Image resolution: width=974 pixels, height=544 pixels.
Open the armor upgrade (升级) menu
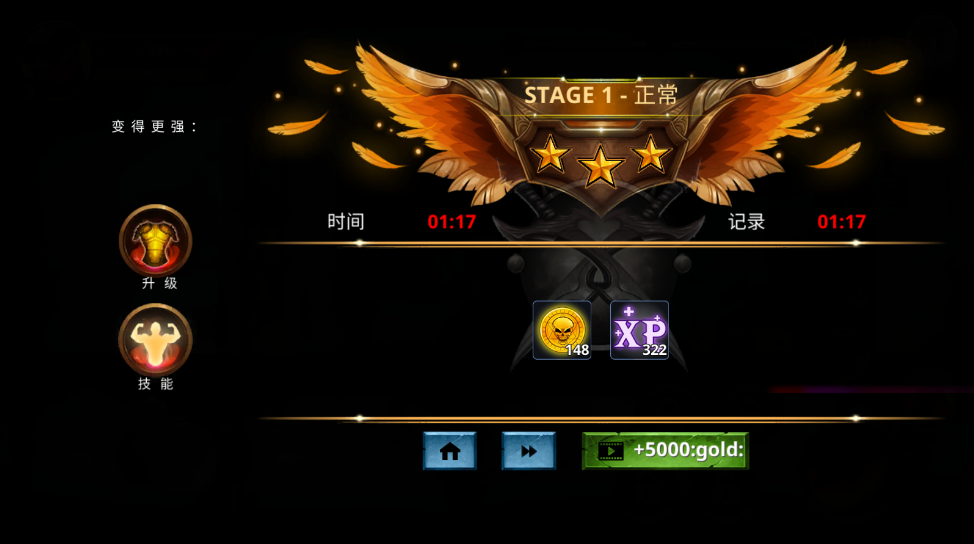155,240
